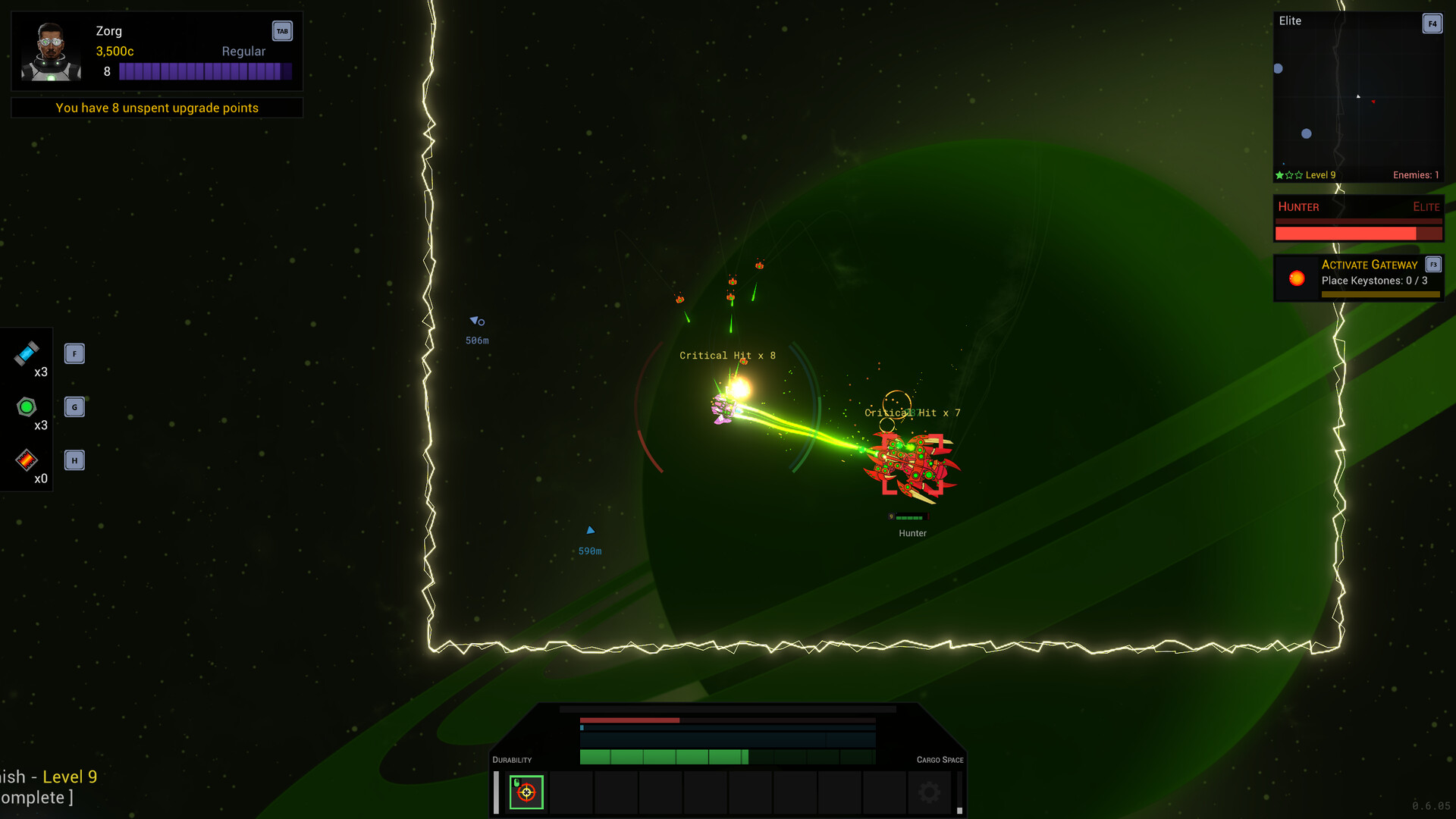
Task: Click the unspent upgrade points notification banner
Action: [x=156, y=108]
